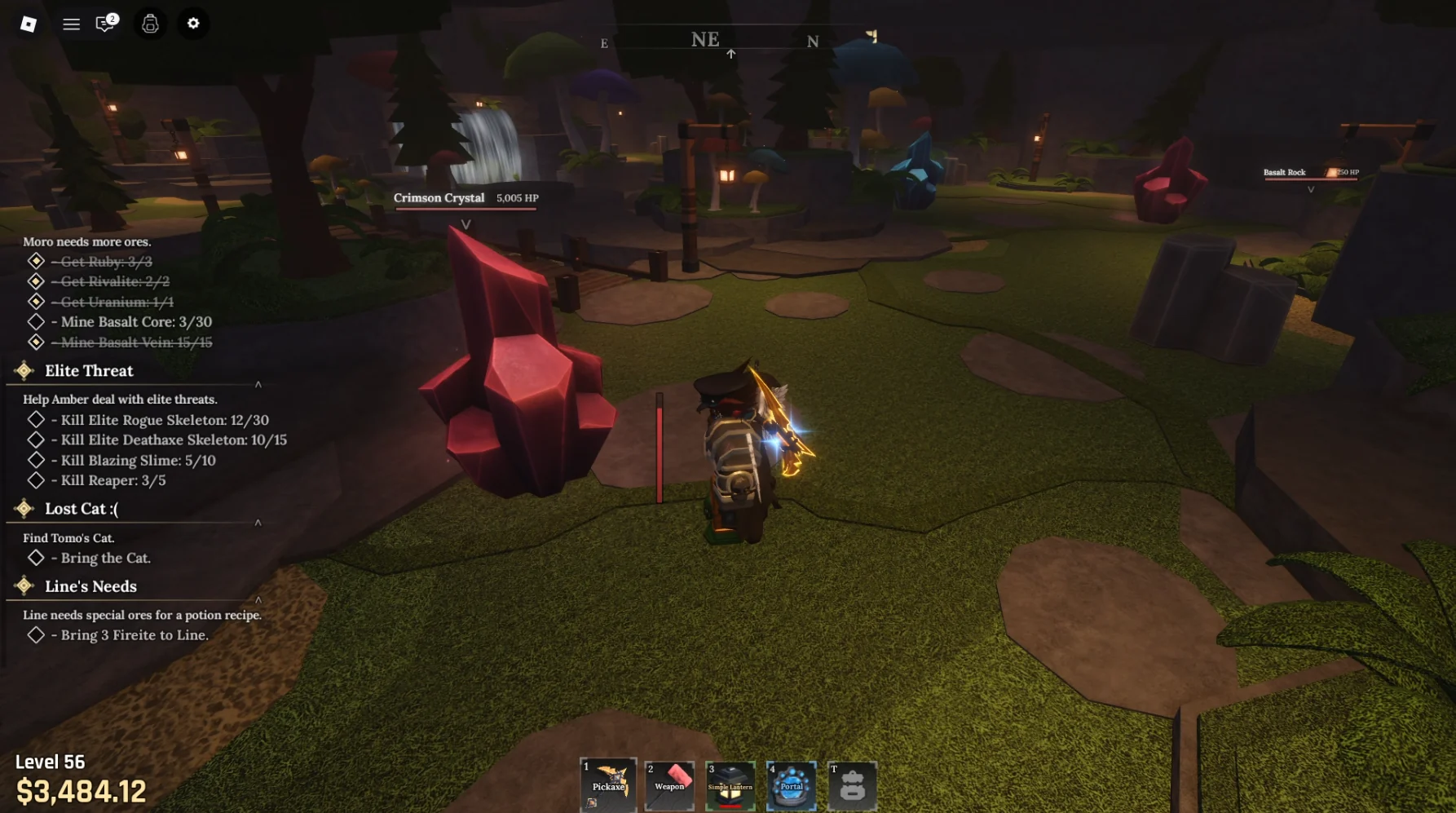
Task: Select the Pickaxe in hotbar slot 1
Action: tap(608, 785)
